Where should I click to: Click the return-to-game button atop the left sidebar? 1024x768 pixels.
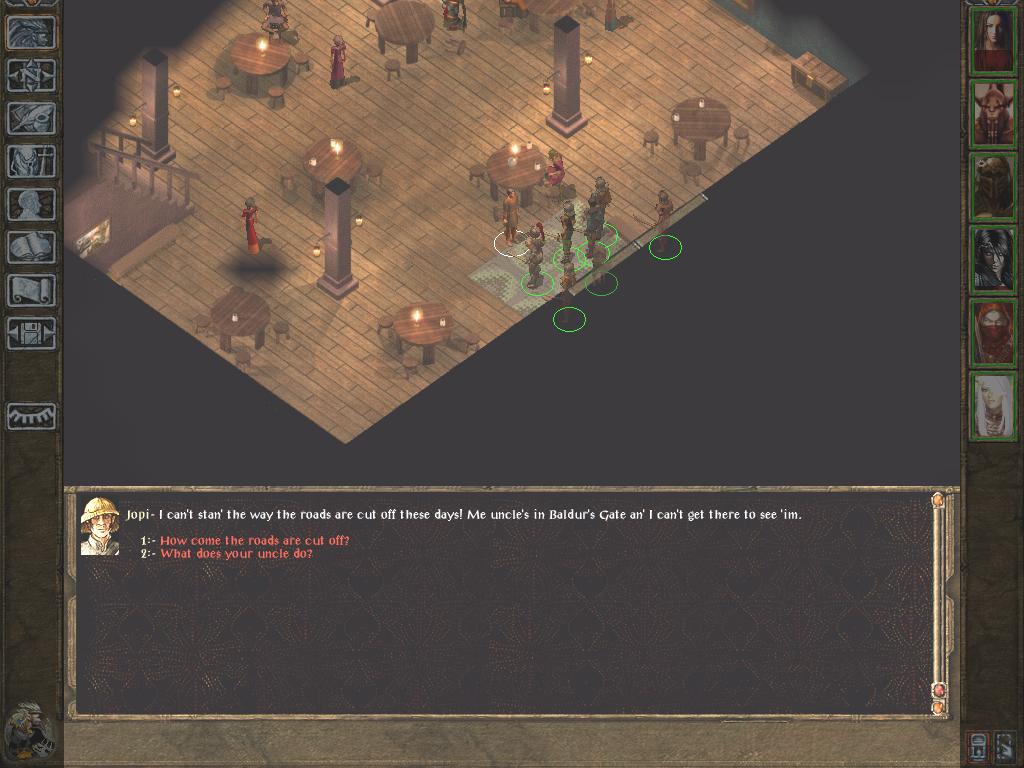[31, 33]
